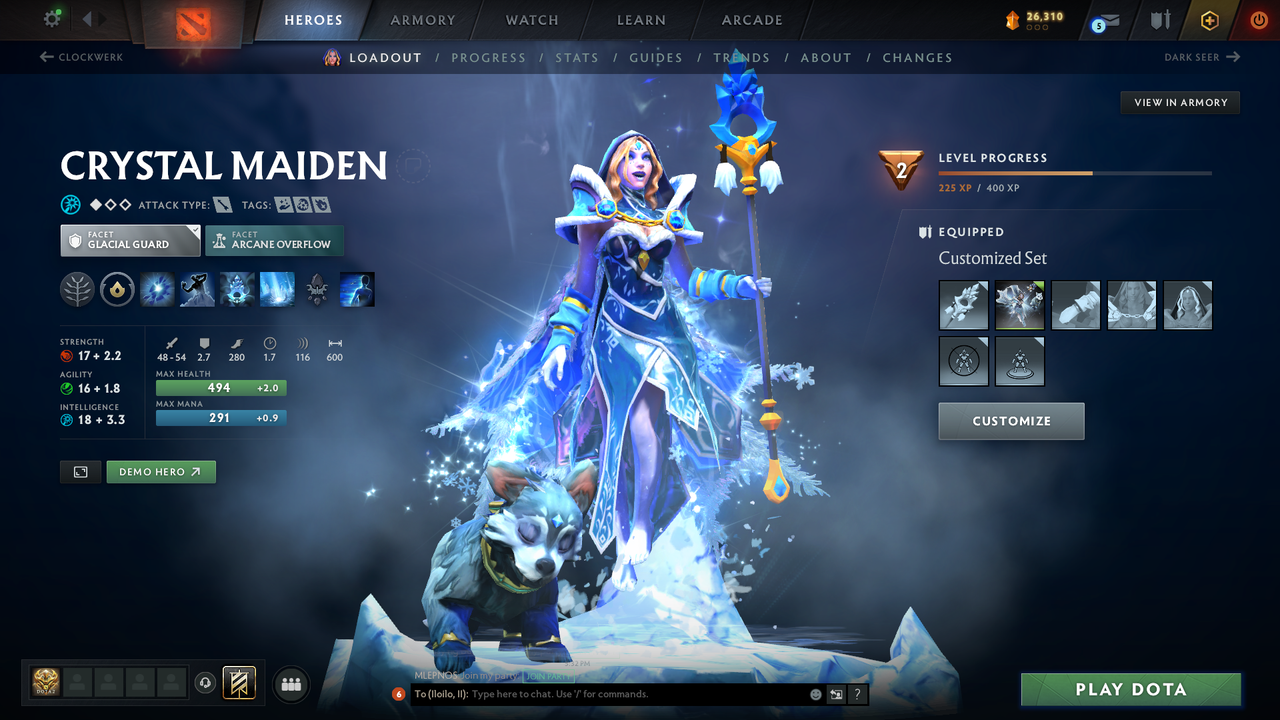Click the Demo Hero button
This screenshot has height=720, width=1280.
(x=160, y=471)
